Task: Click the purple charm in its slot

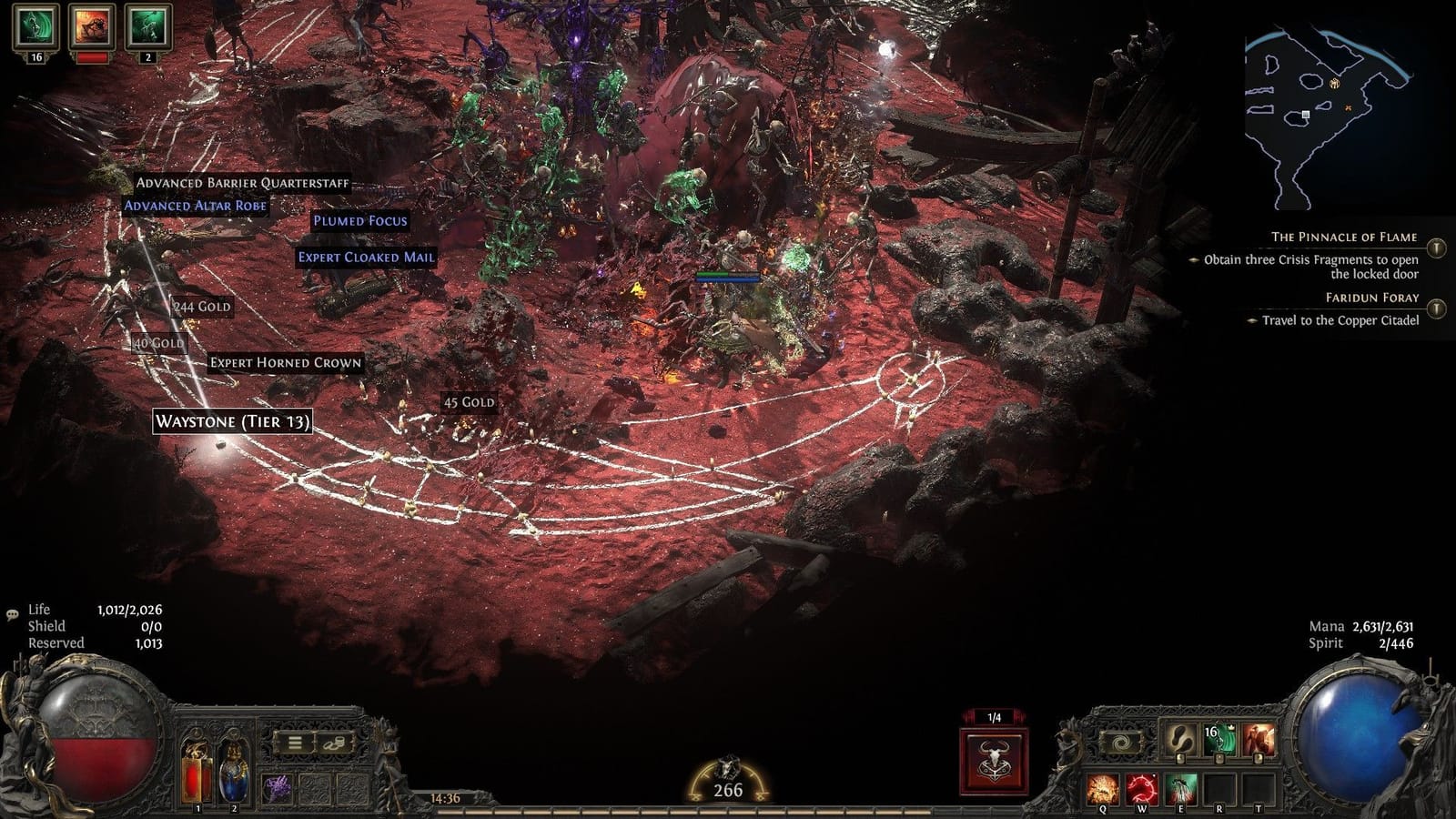Action: [x=277, y=786]
